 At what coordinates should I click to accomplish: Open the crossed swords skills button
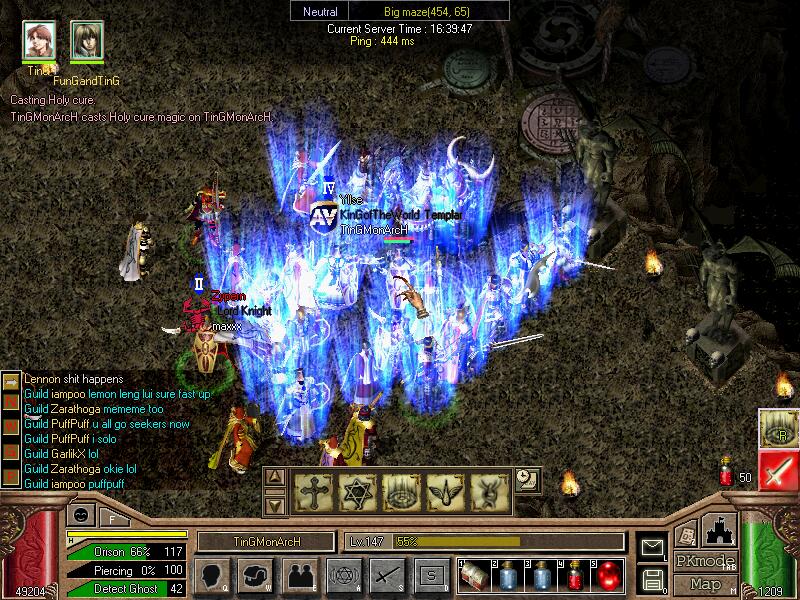coord(387,576)
